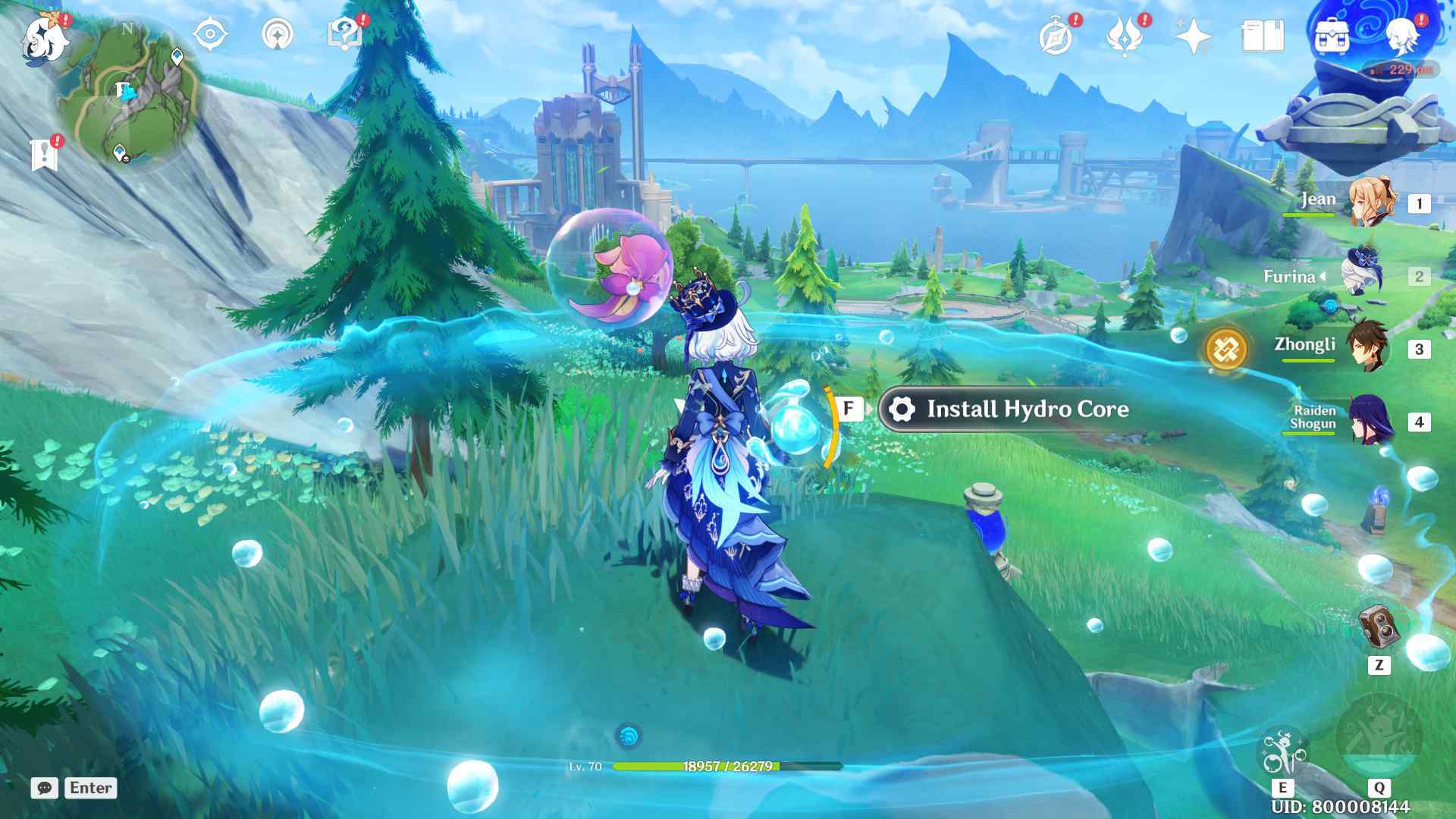Select Furina in the party list
Viewport: 1456px width, 819px height.
coord(1361,276)
